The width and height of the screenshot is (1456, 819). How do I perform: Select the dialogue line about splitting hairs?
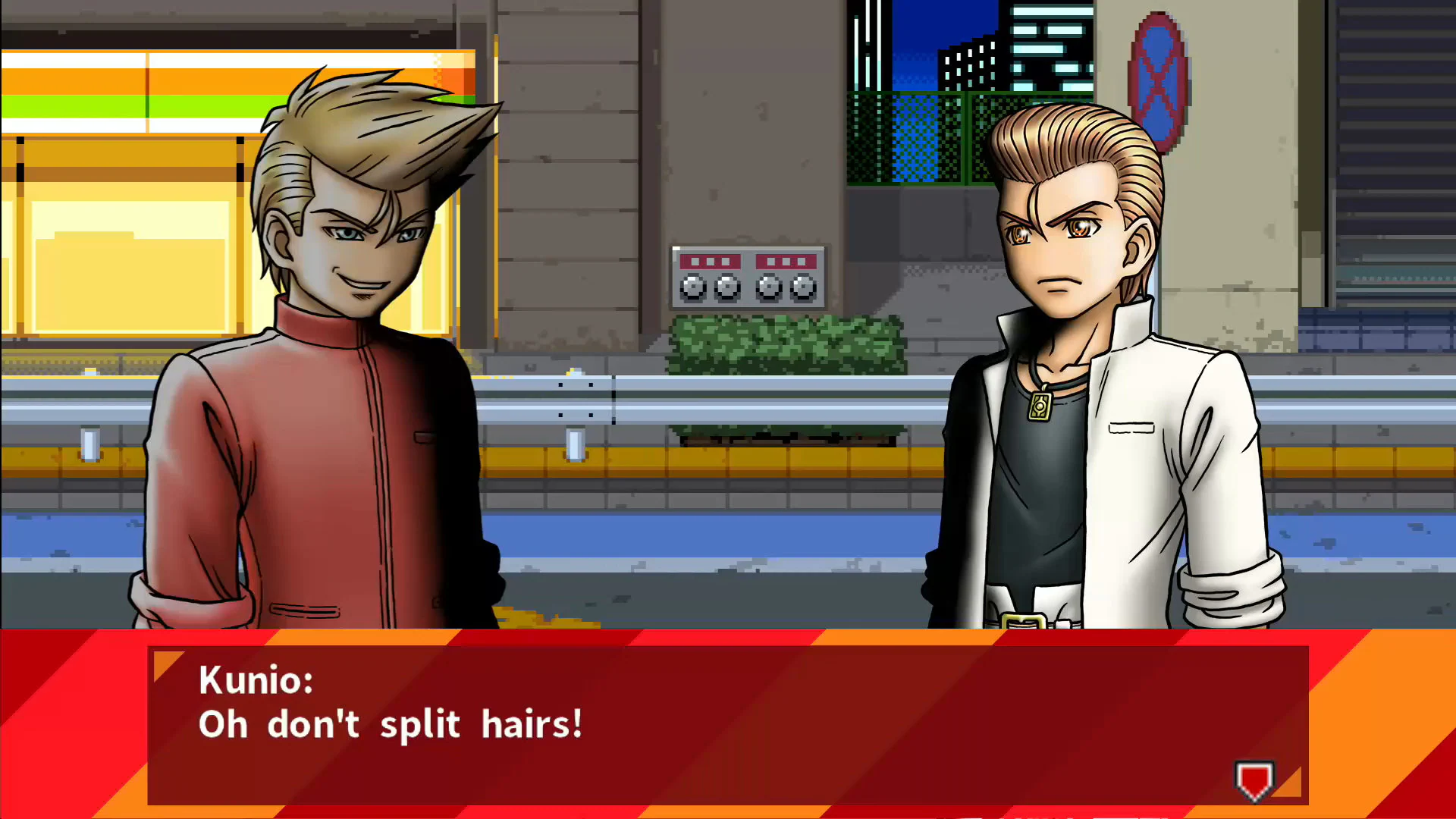click(x=391, y=724)
